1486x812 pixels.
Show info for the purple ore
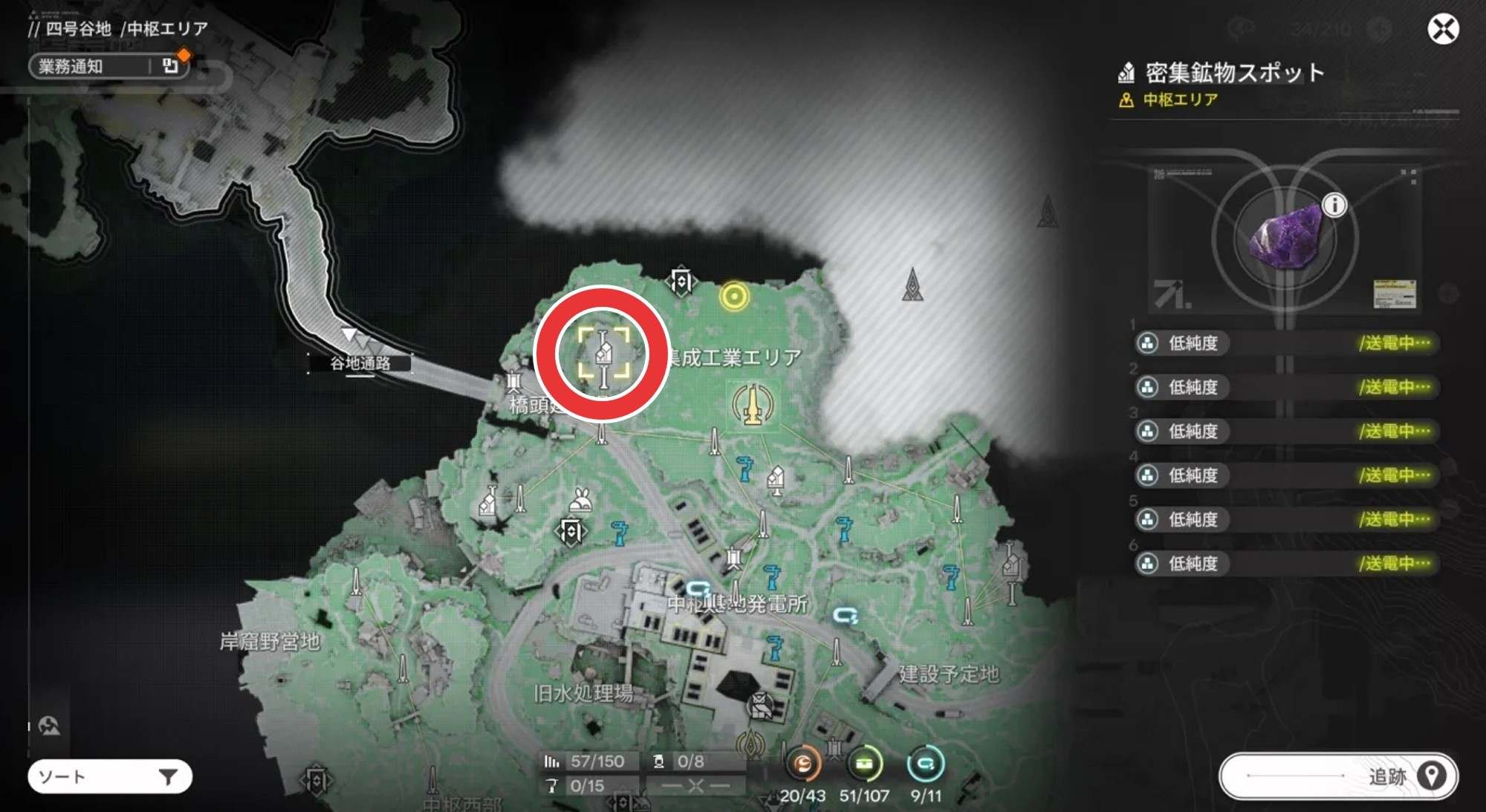point(1334,205)
